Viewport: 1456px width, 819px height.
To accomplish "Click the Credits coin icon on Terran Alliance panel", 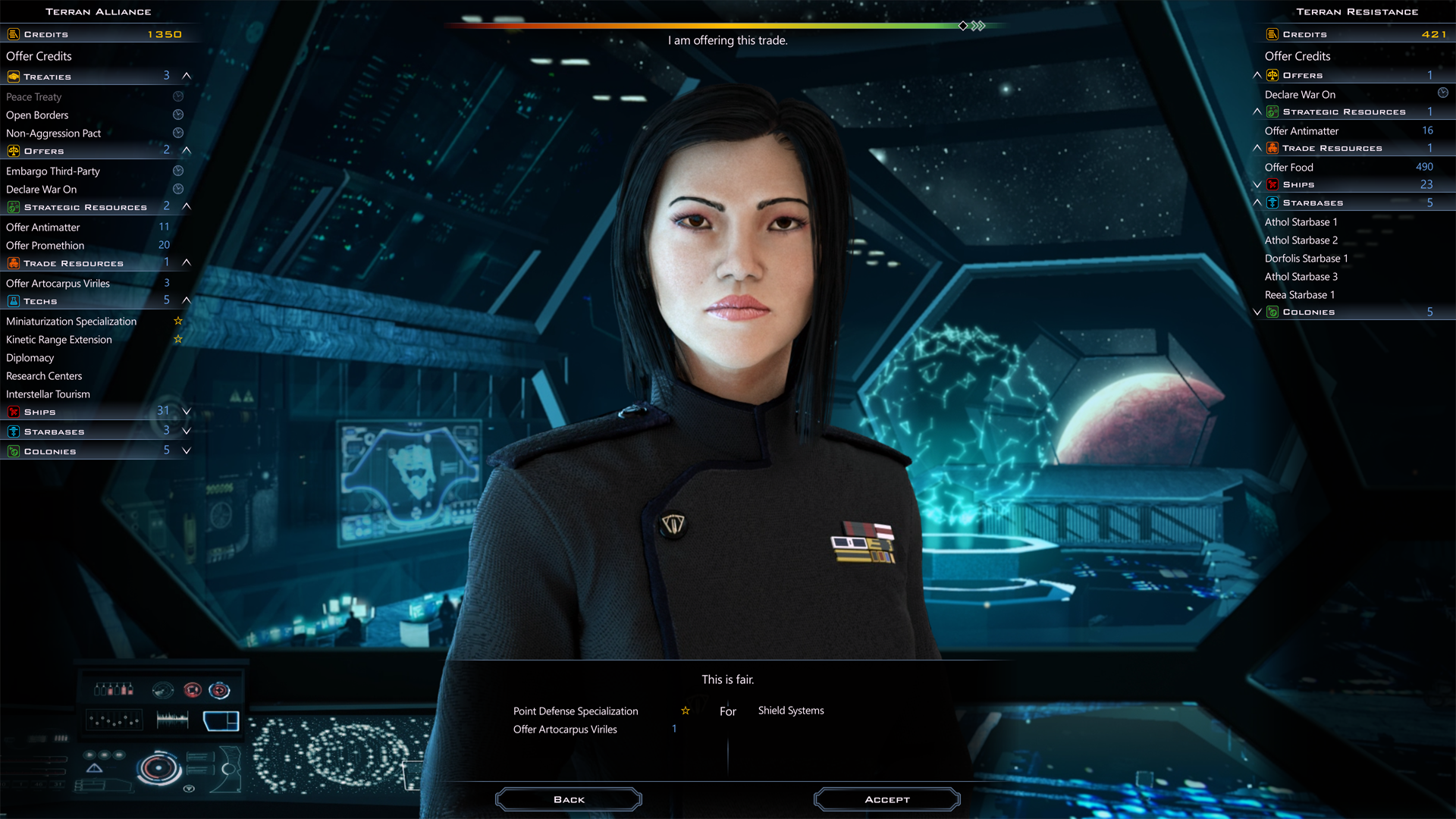I will (x=12, y=33).
